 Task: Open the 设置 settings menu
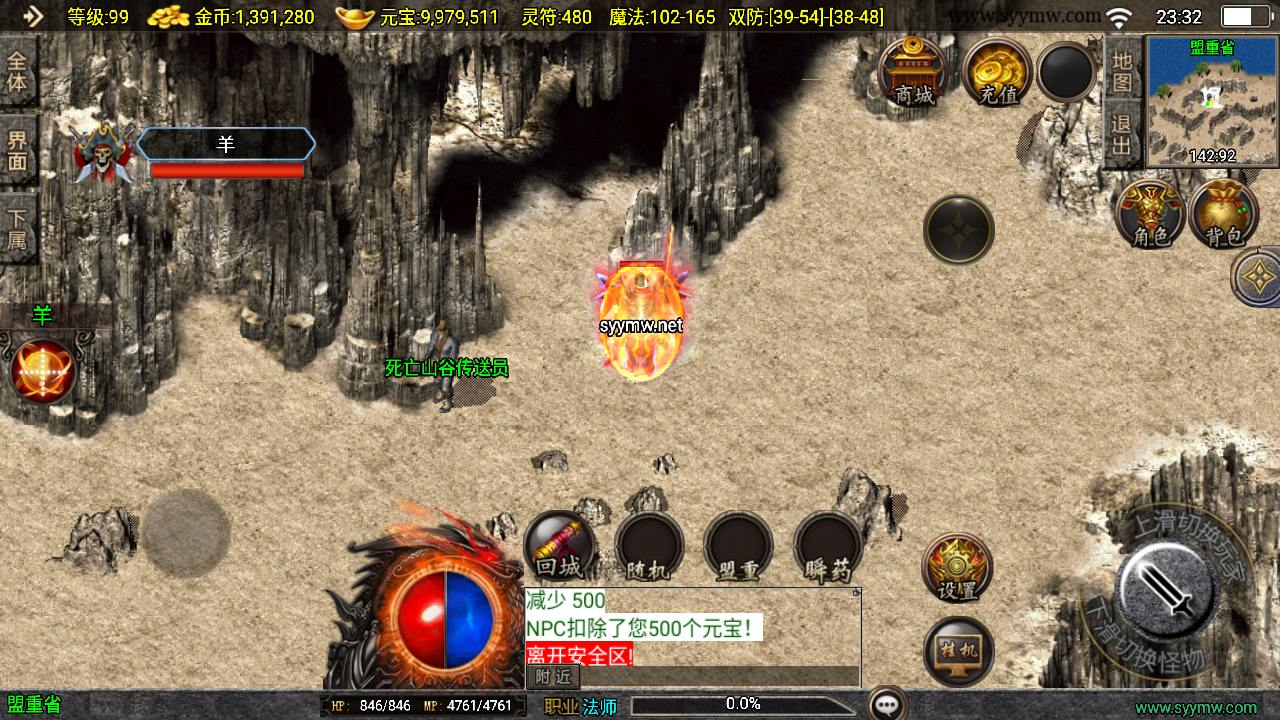point(957,568)
